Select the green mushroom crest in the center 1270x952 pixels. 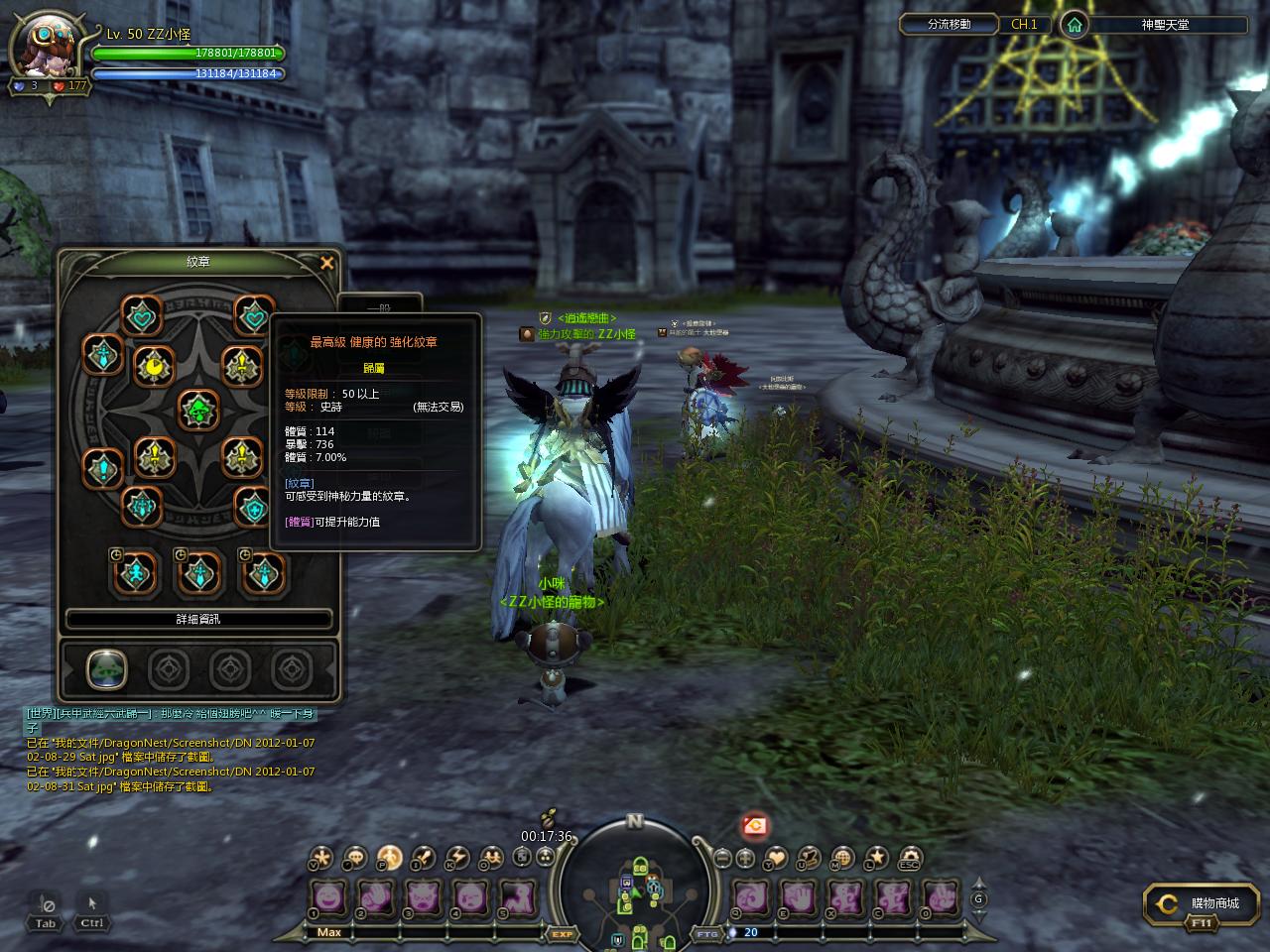pos(198,410)
